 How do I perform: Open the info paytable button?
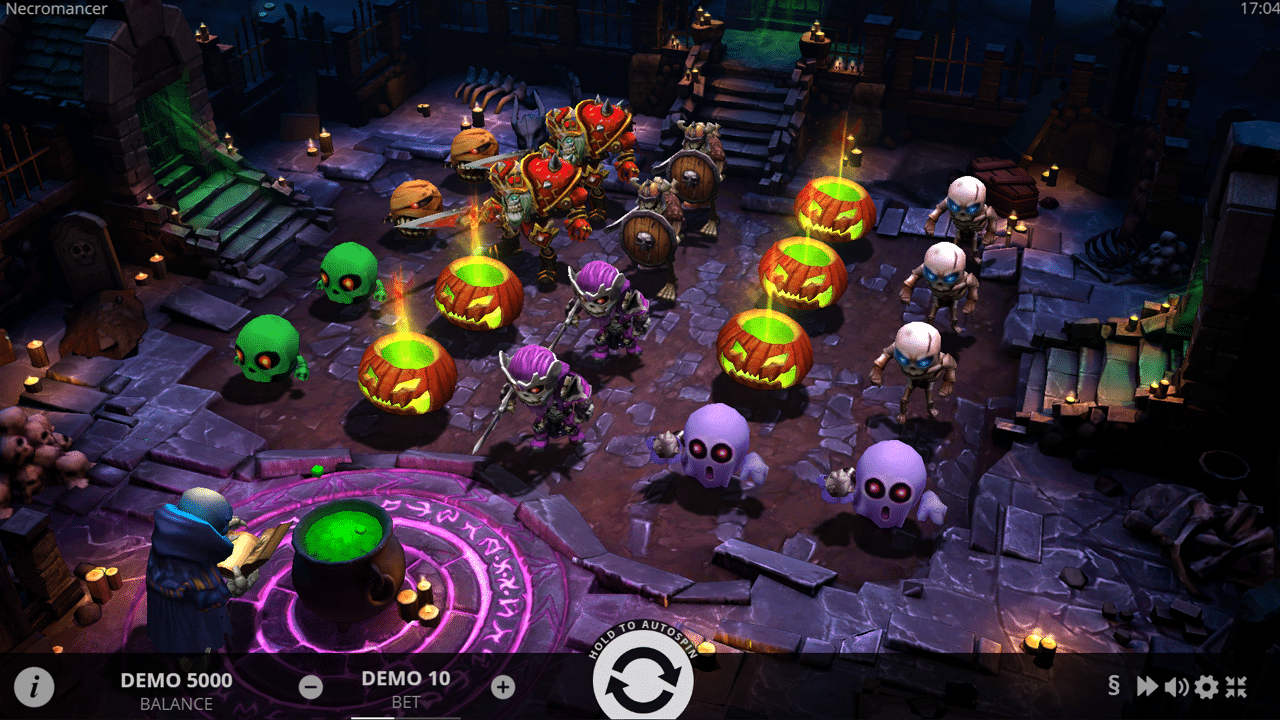35,687
